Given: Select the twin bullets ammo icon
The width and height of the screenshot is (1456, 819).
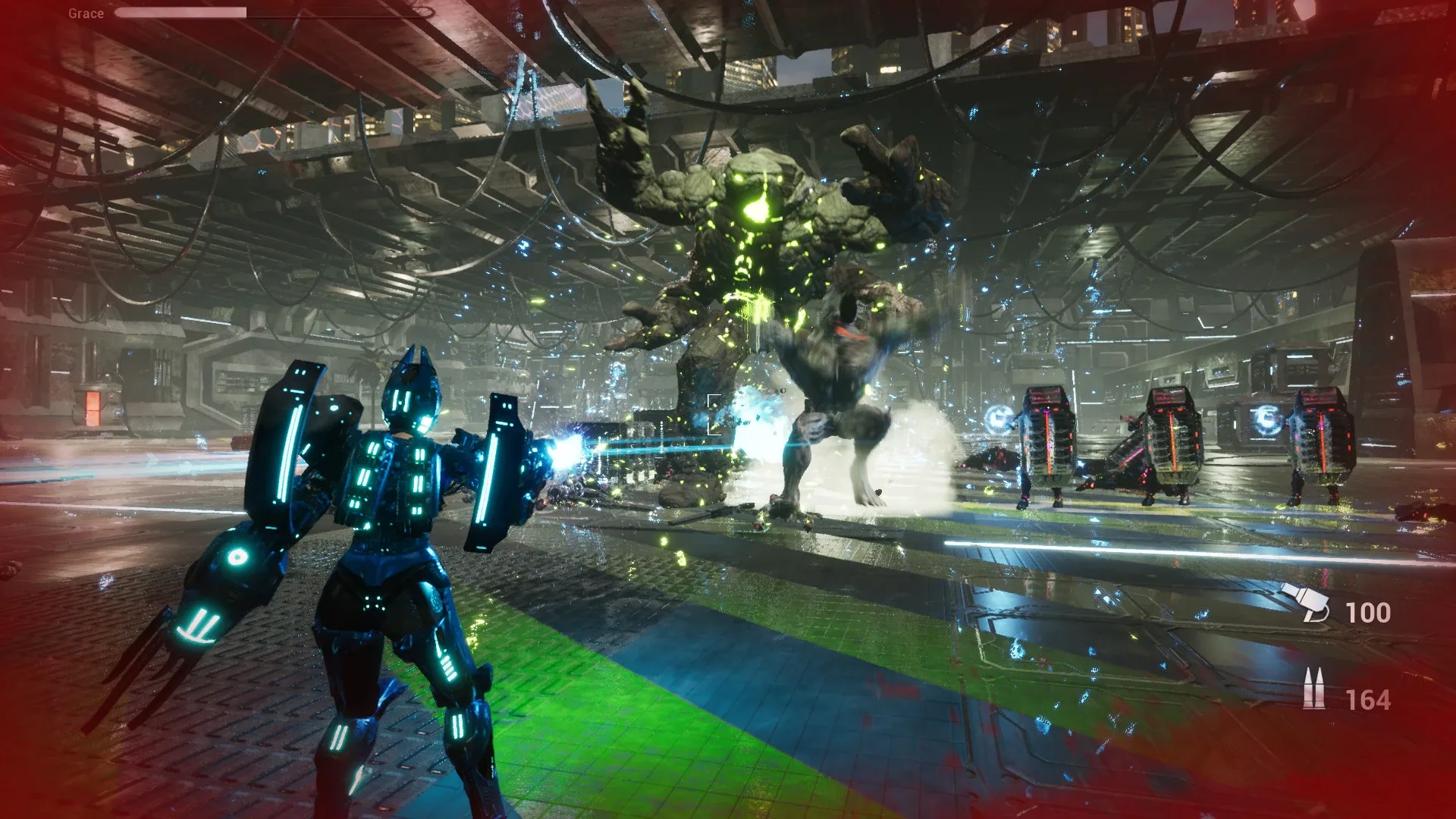Looking at the screenshot, I should coord(1313,690).
